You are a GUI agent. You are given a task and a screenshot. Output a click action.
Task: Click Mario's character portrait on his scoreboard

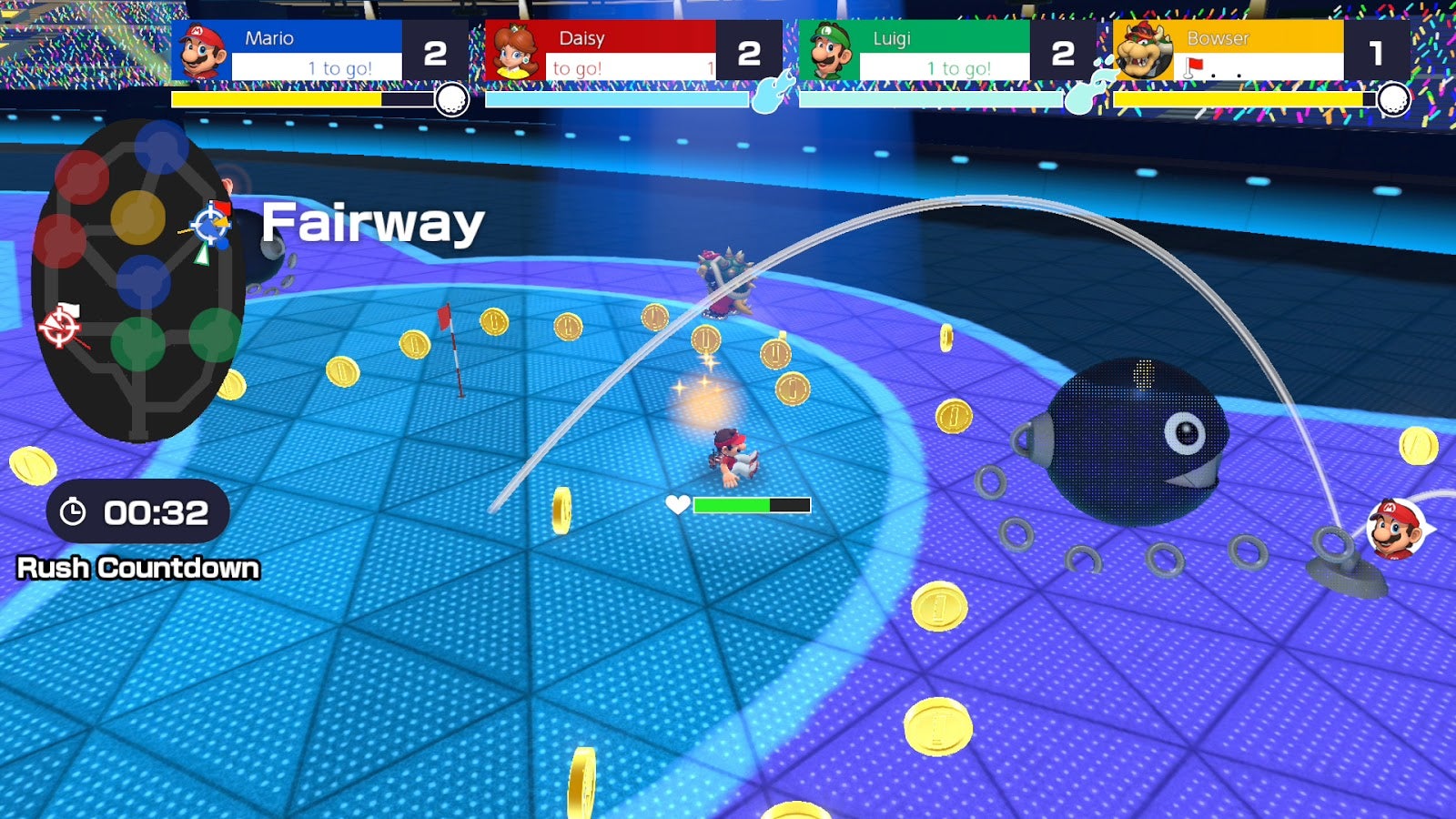tap(201, 50)
